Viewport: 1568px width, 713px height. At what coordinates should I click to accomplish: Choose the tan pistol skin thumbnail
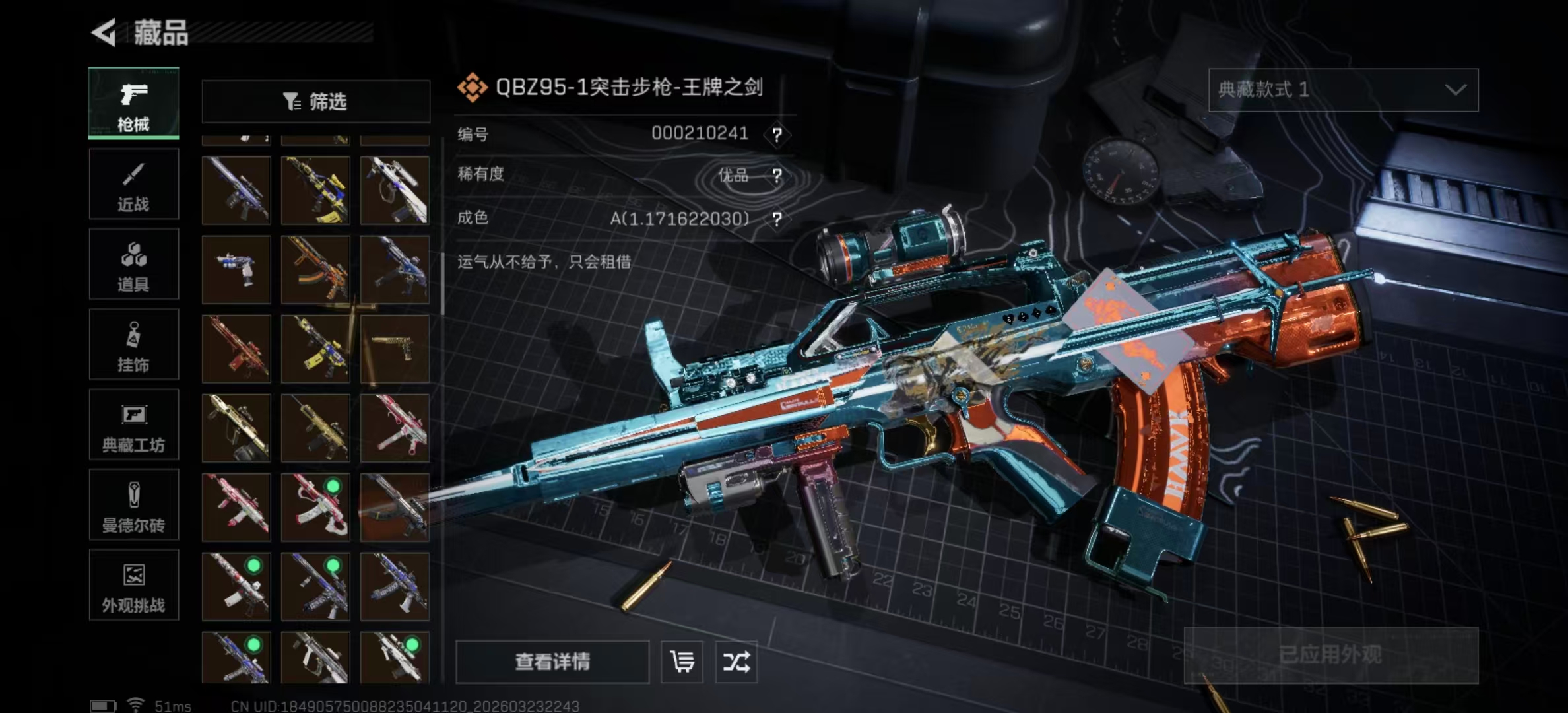click(x=395, y=349)
